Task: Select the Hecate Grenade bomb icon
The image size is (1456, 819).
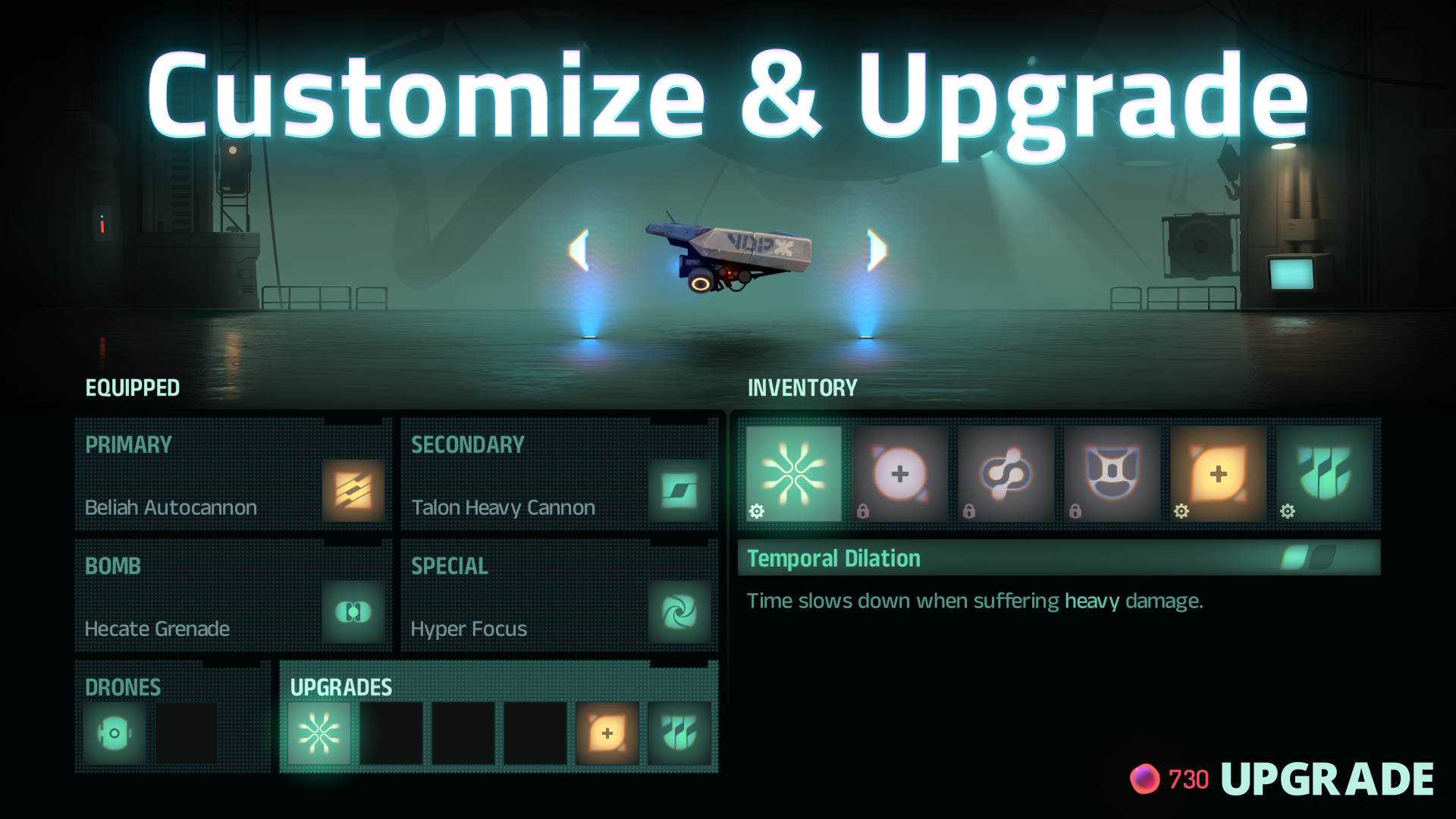Action: click(353, 613)
